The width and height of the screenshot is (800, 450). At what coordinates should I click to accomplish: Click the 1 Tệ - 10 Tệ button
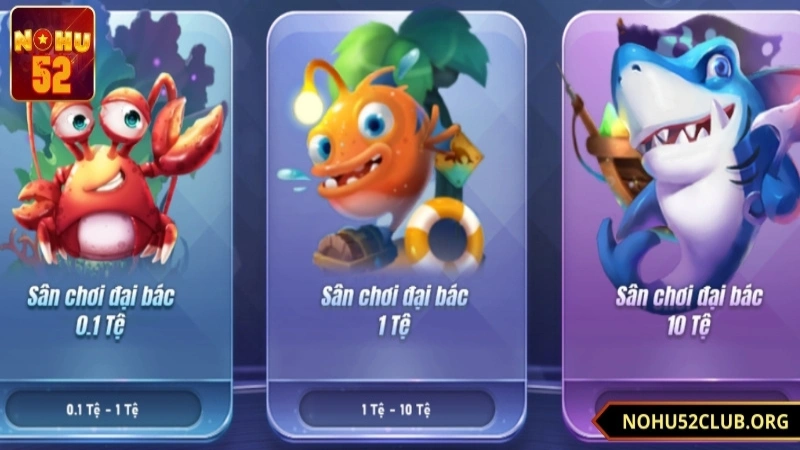pos(395,409)
